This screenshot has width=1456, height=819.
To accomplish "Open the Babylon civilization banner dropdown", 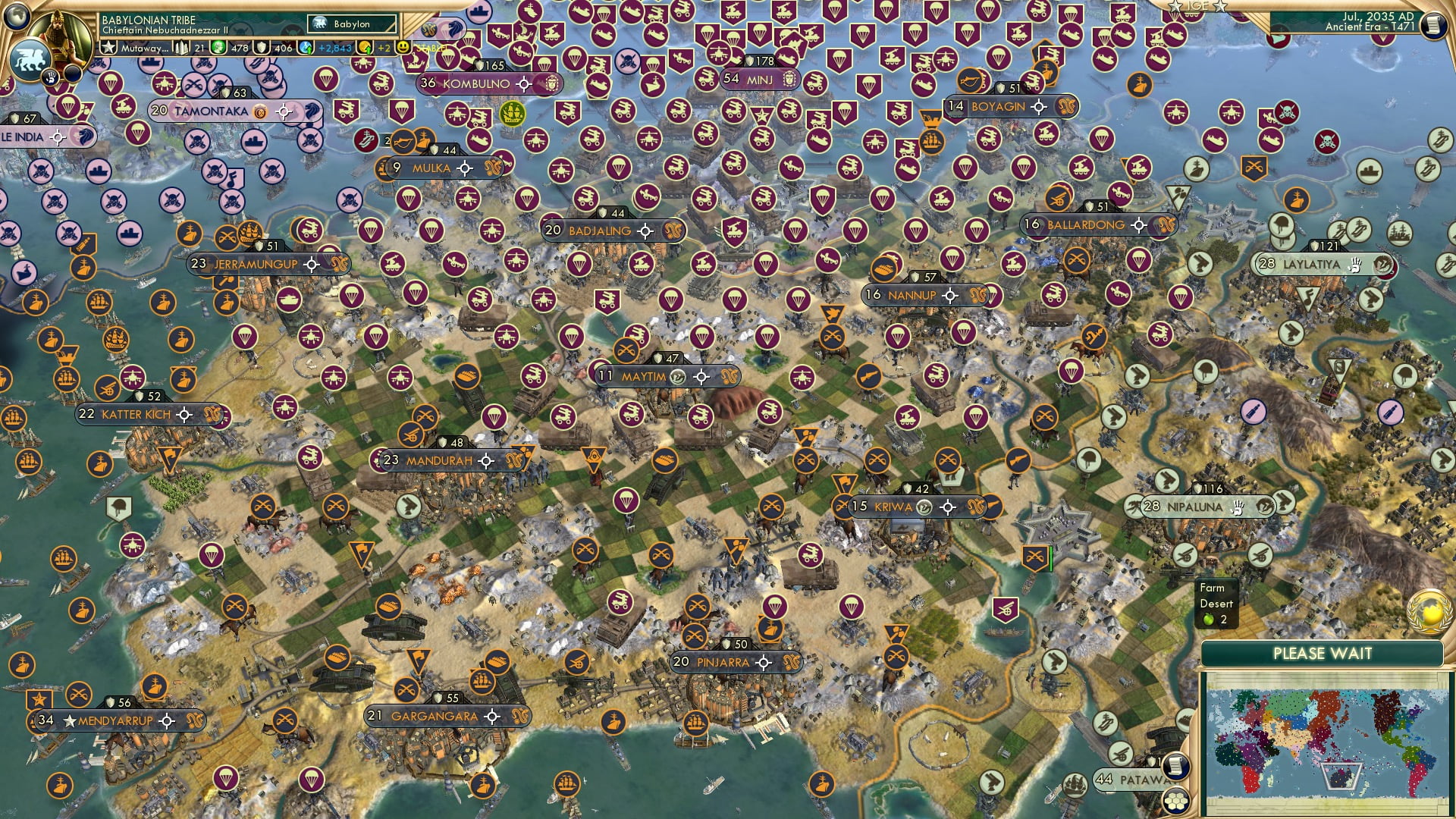I will (x=350, y=24).
